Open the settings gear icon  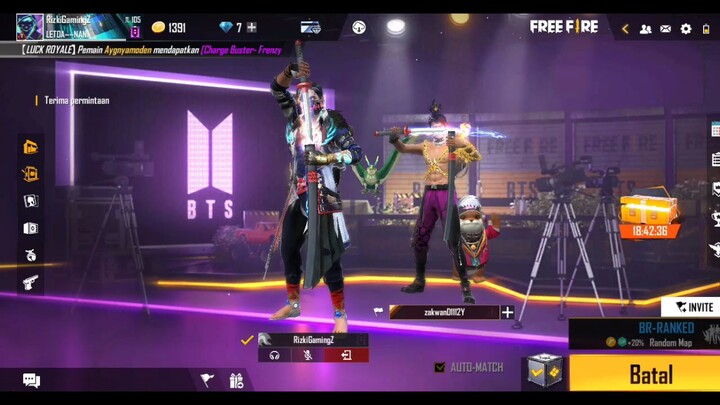686,28
